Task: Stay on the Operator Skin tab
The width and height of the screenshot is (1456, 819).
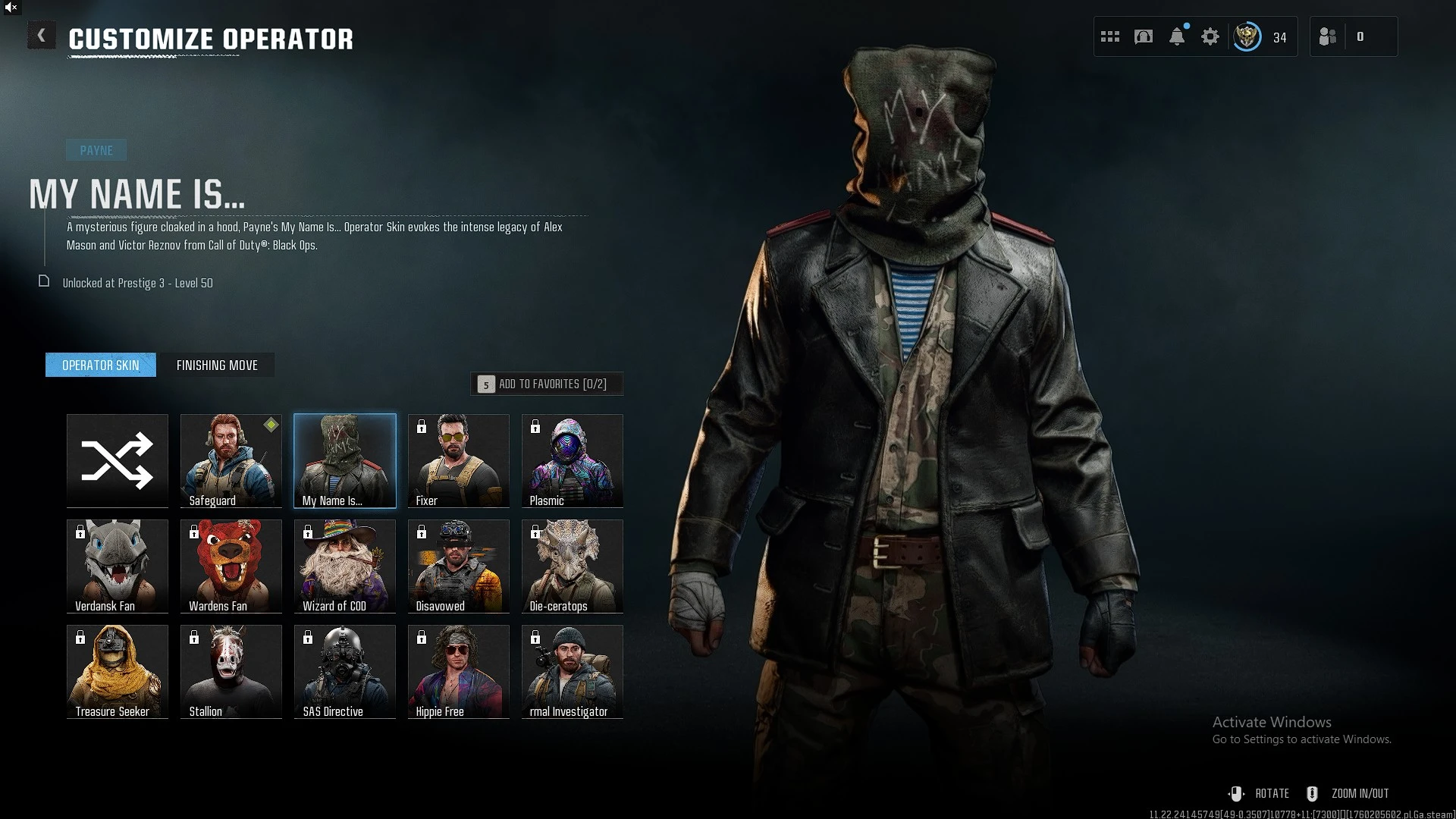Action: 100,365
